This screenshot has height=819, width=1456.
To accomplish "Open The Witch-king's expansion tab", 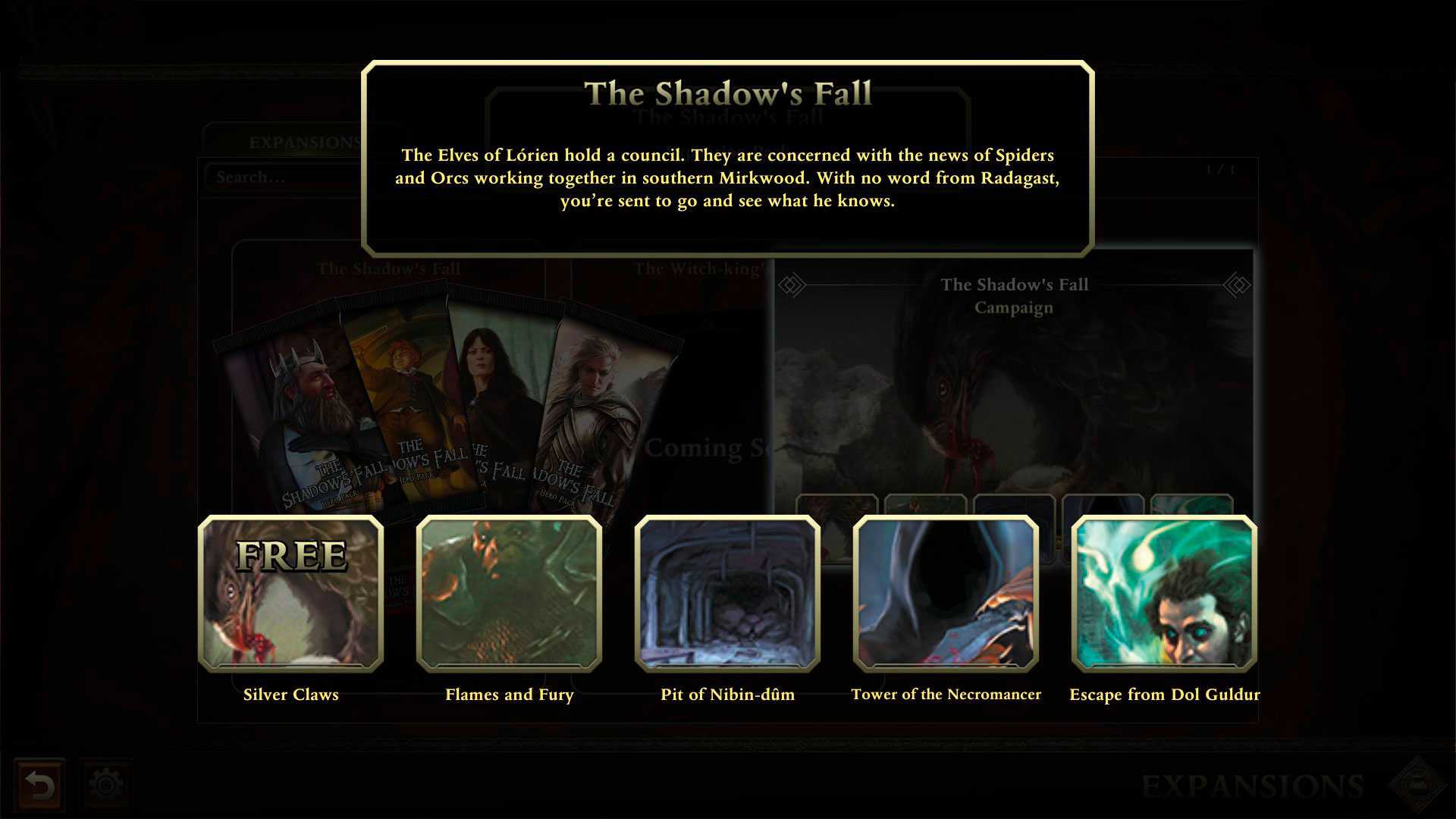I will 701,267.
